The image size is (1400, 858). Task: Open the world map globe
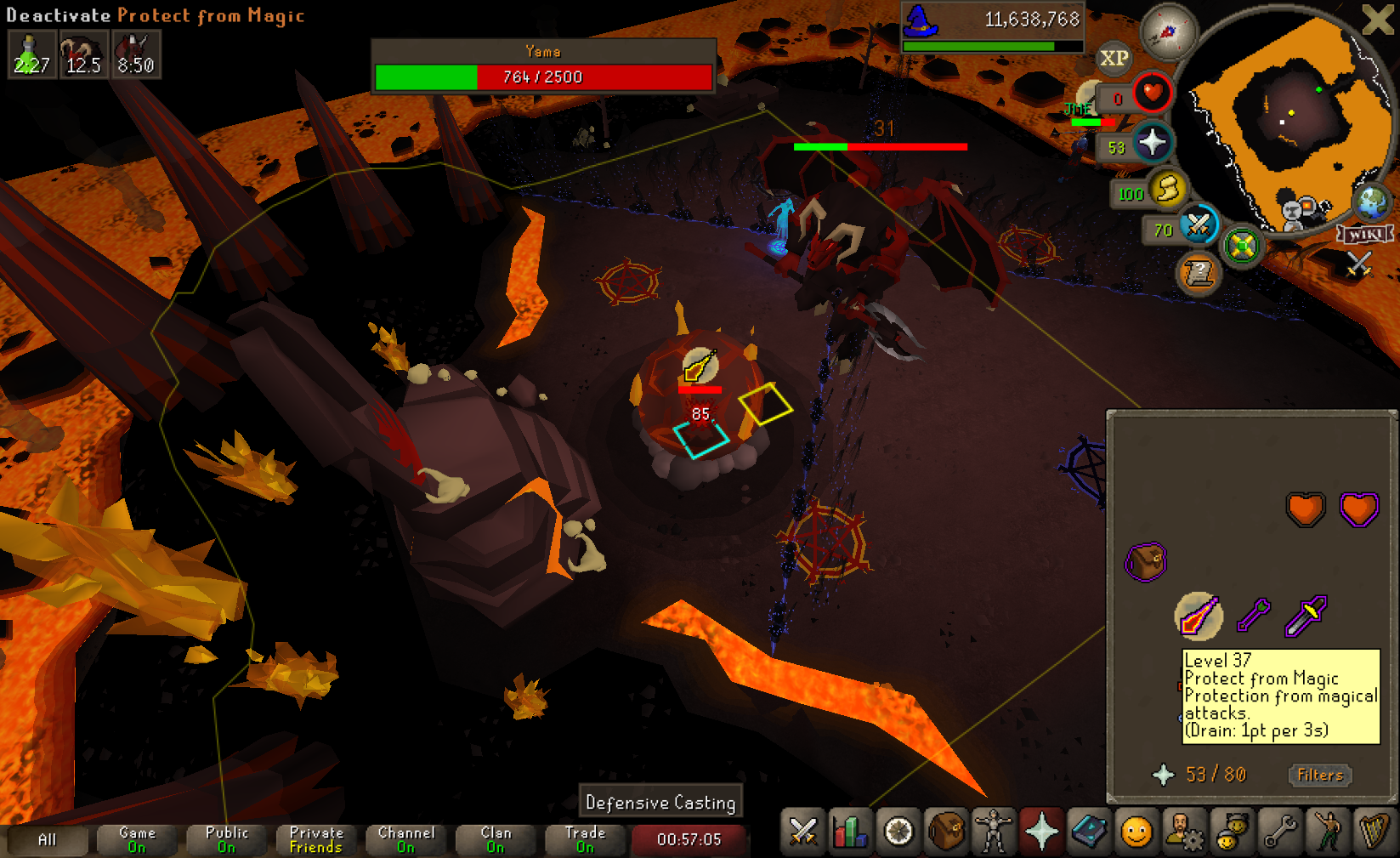1371,202
